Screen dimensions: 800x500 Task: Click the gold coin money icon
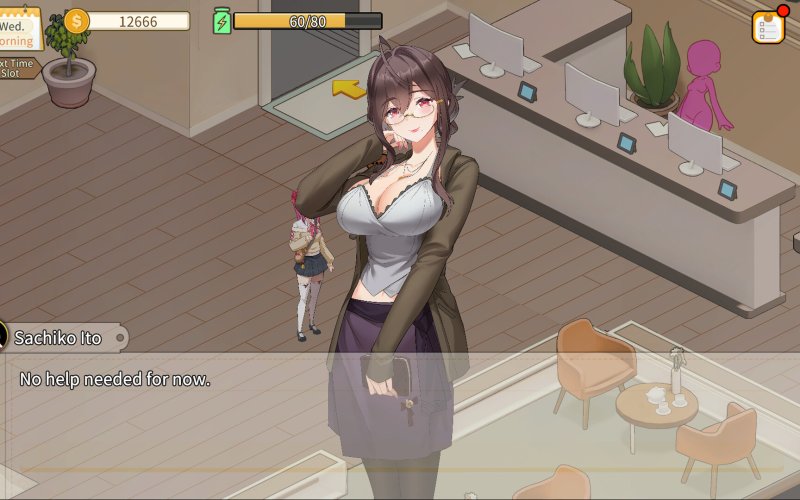coord(77,20)
